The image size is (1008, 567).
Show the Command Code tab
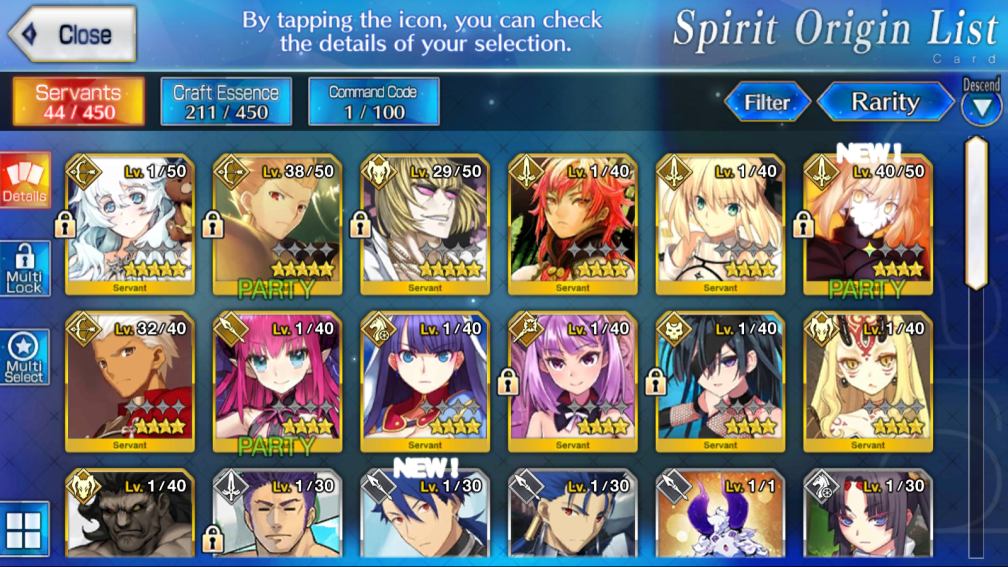373,101
